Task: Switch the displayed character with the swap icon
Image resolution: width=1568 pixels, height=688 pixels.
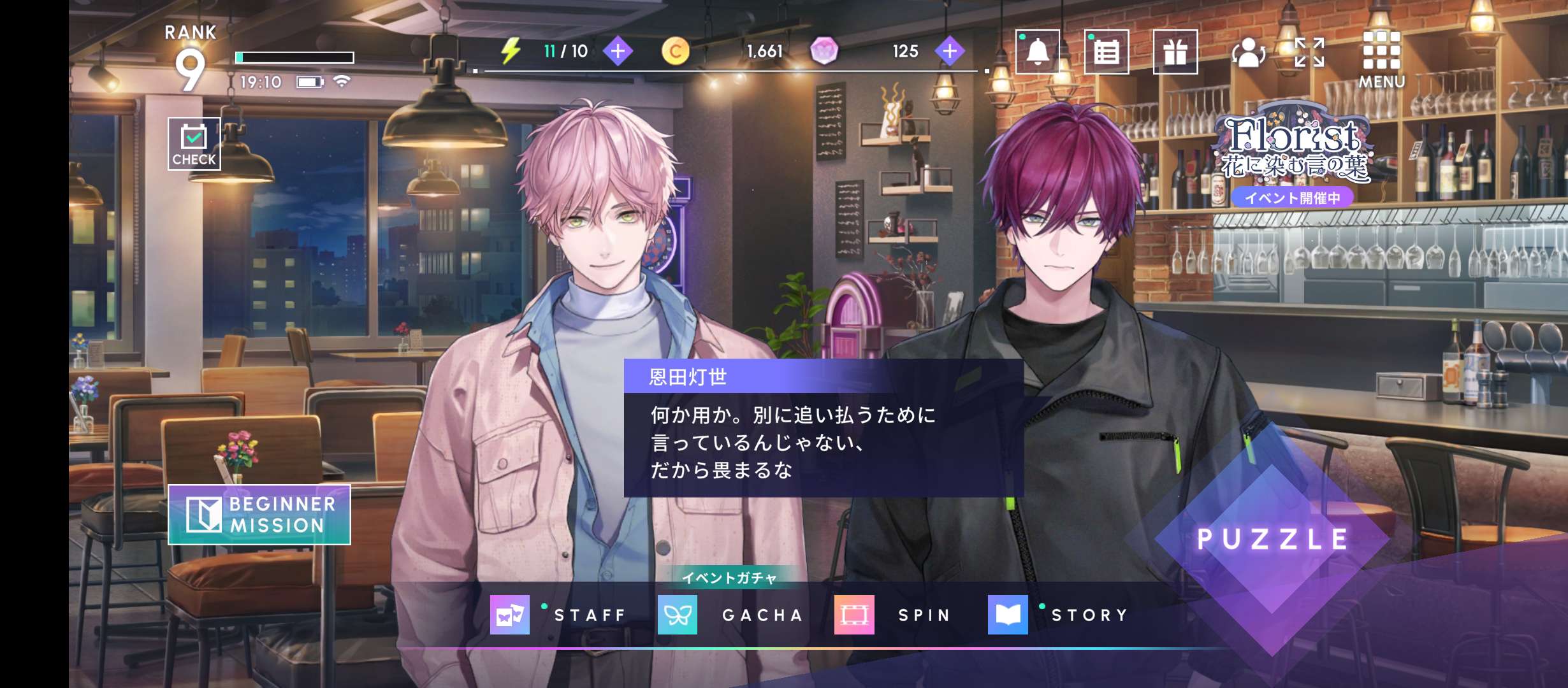Action: [1248, 52]
